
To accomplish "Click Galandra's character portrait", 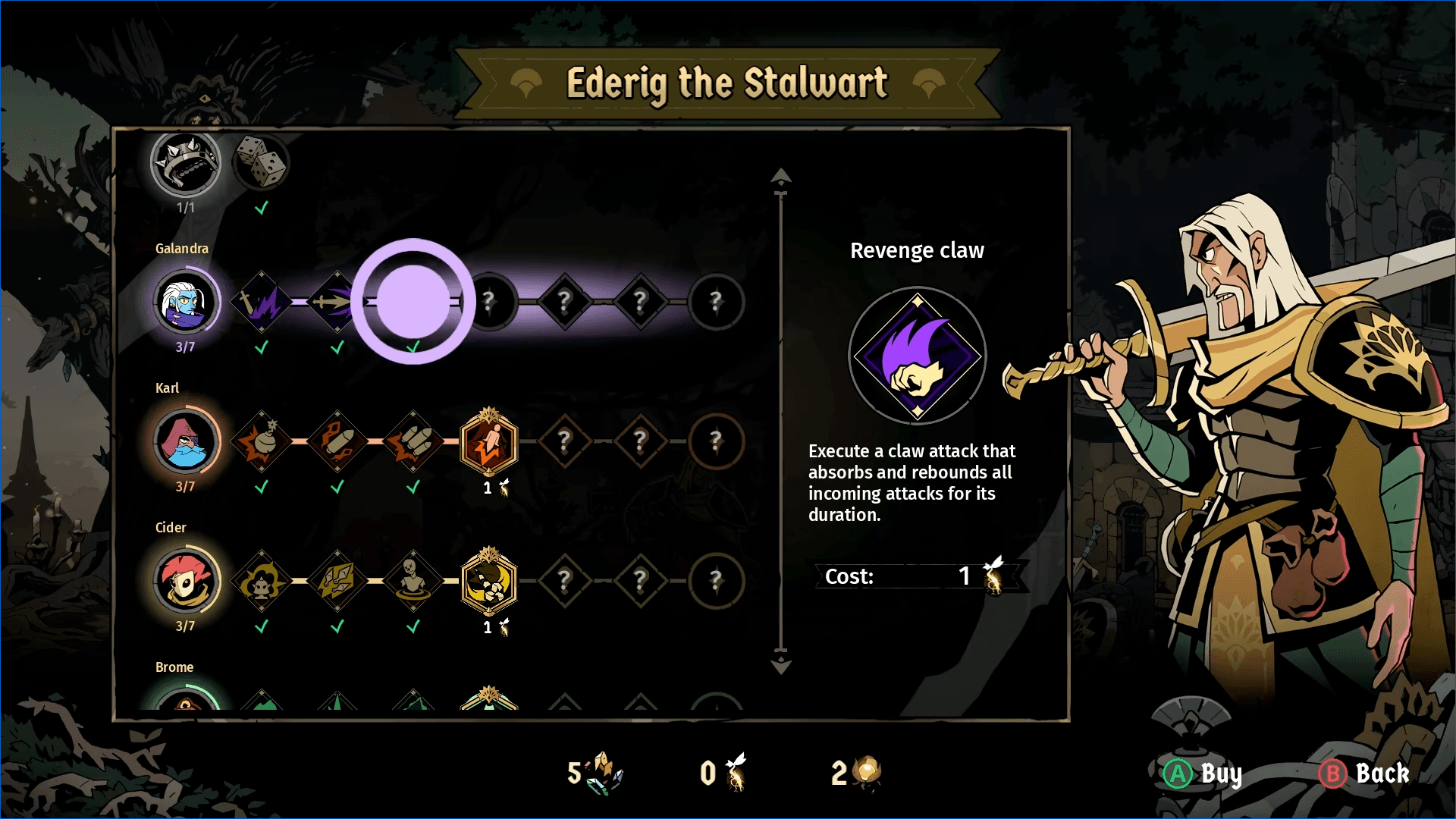I will 186,302.
